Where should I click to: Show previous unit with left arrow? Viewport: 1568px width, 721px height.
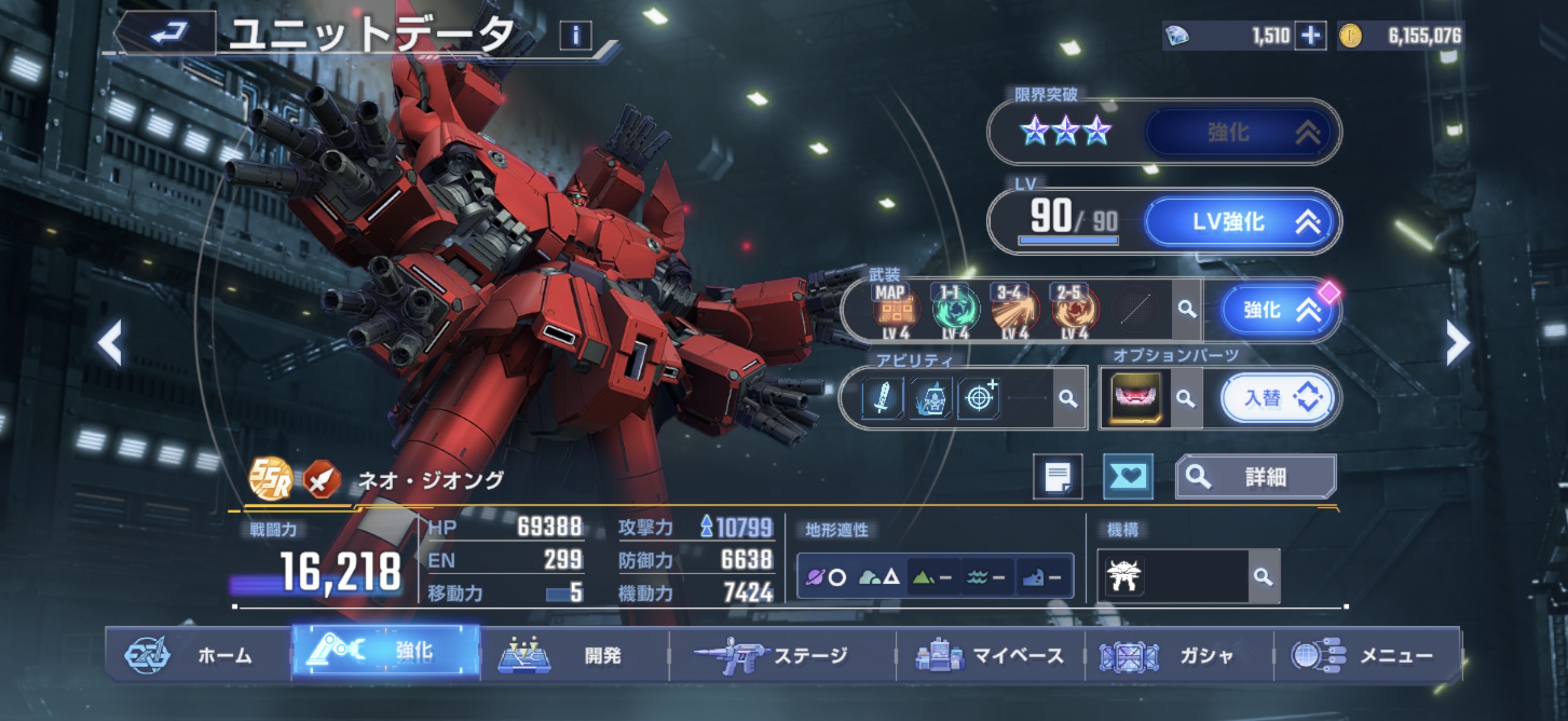tap(110, 343)
